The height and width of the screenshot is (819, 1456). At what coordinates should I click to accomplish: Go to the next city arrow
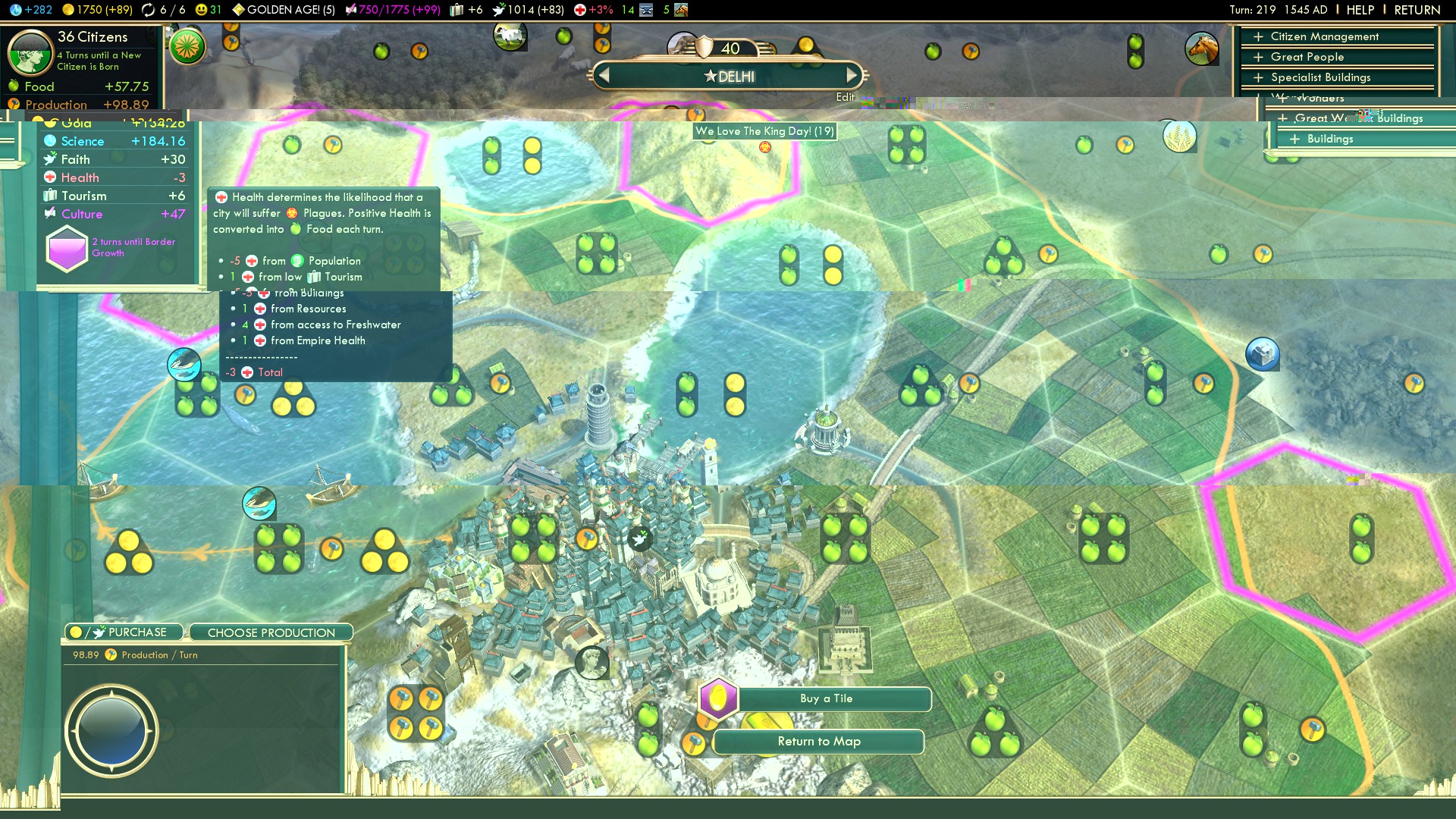[x=852, y=76]
